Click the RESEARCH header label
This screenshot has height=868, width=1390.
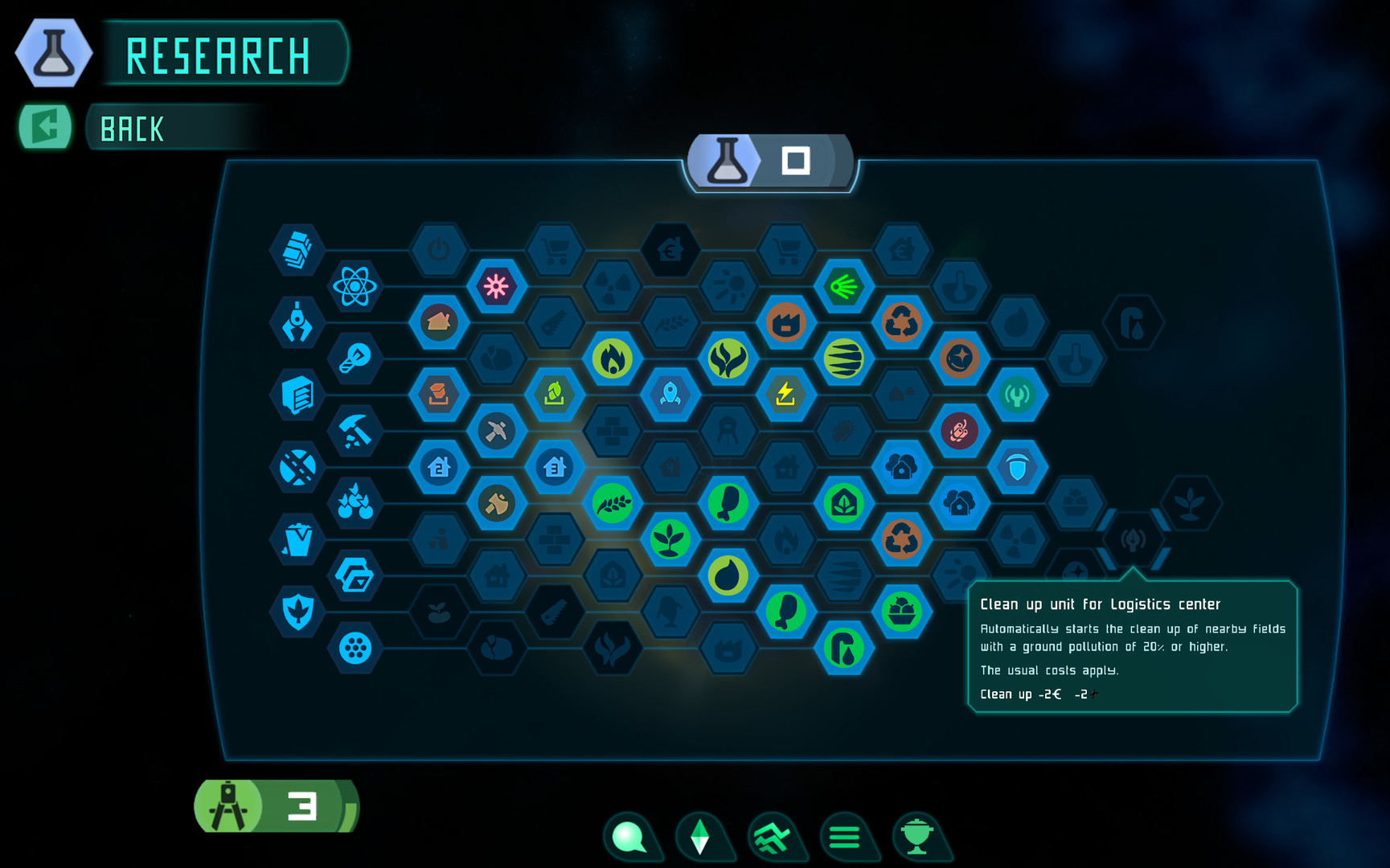(x=219, y=55)
